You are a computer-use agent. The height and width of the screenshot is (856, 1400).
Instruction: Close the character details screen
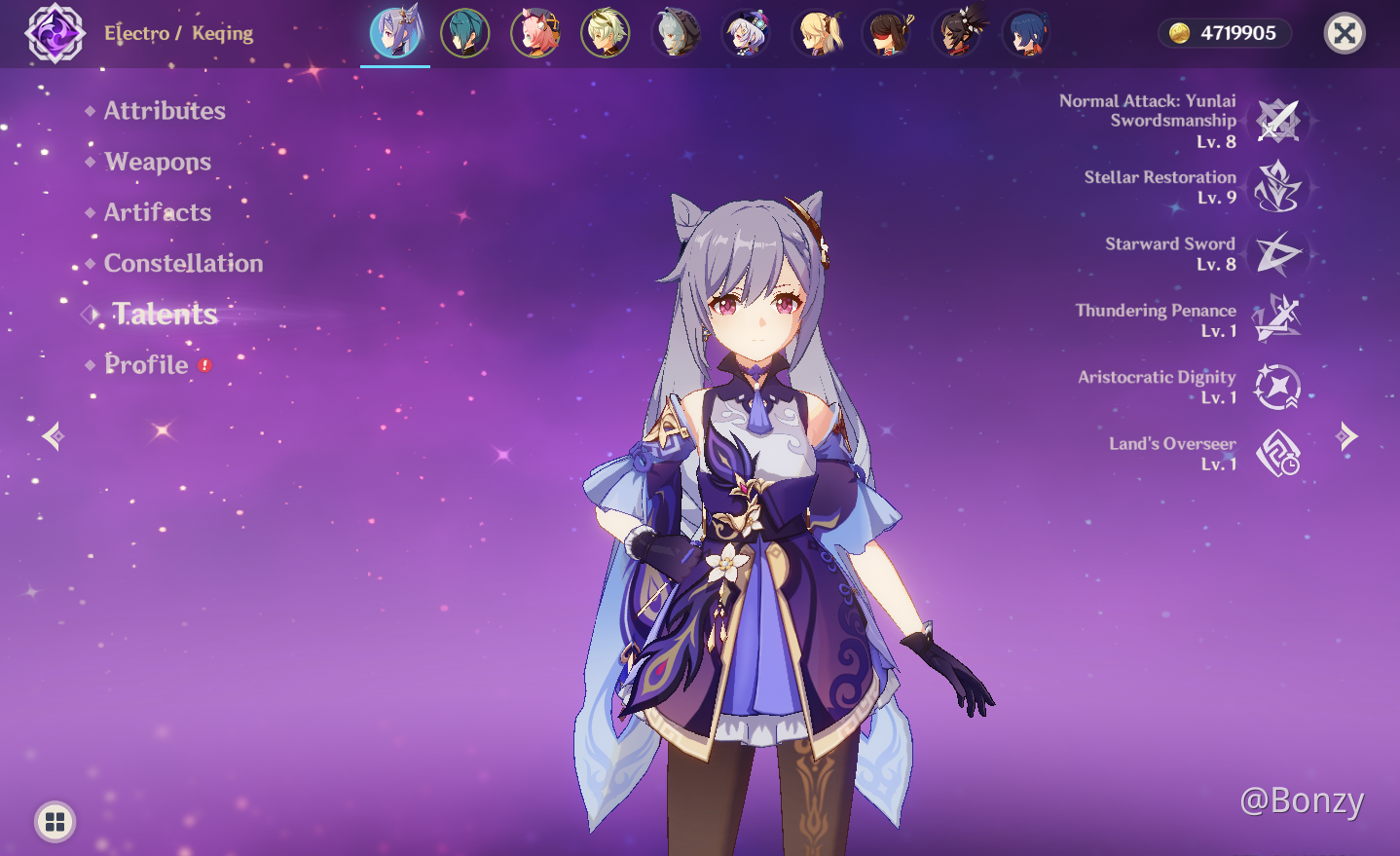[x=1345, y=33]
